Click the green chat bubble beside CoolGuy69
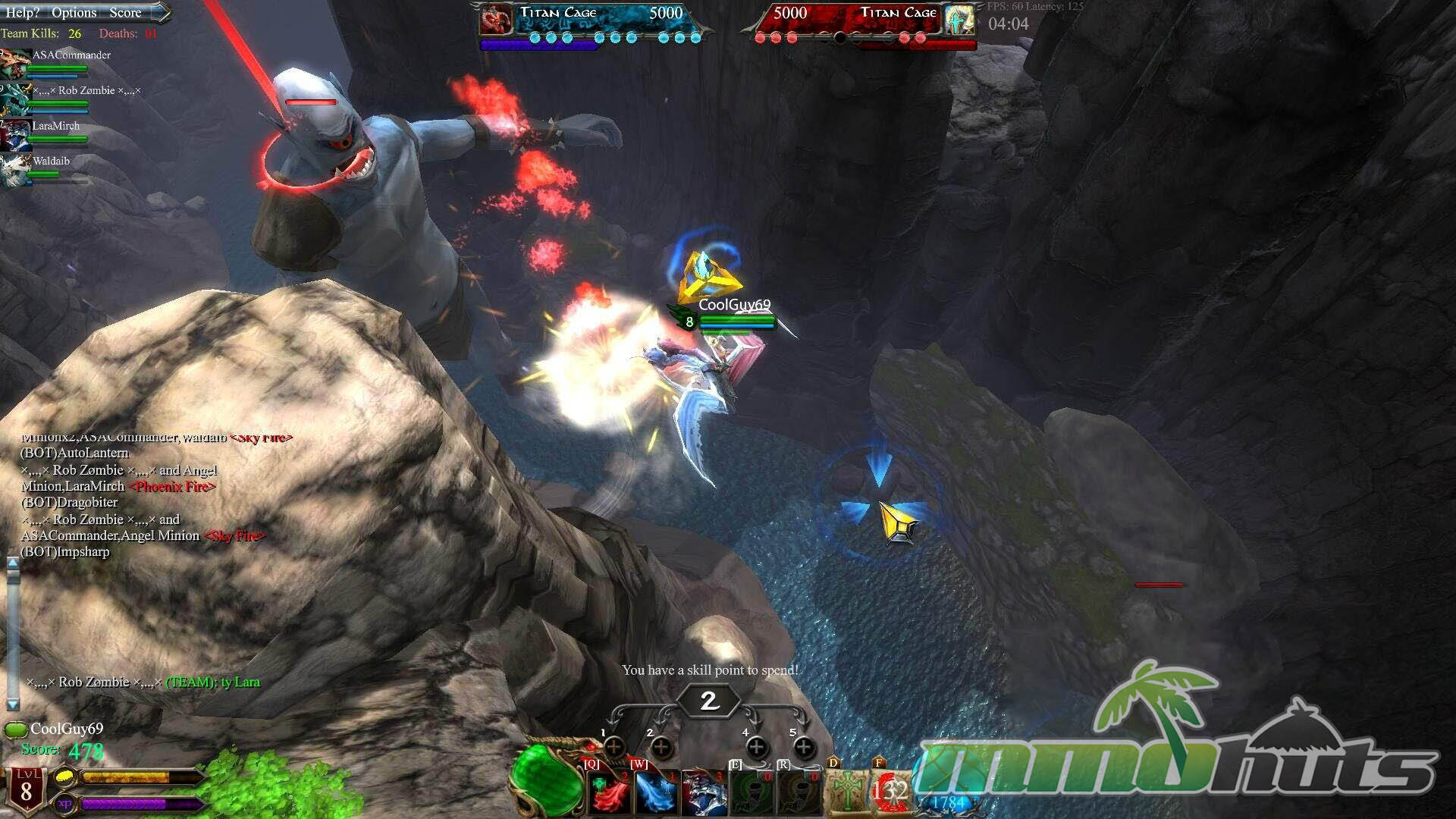 15,730
